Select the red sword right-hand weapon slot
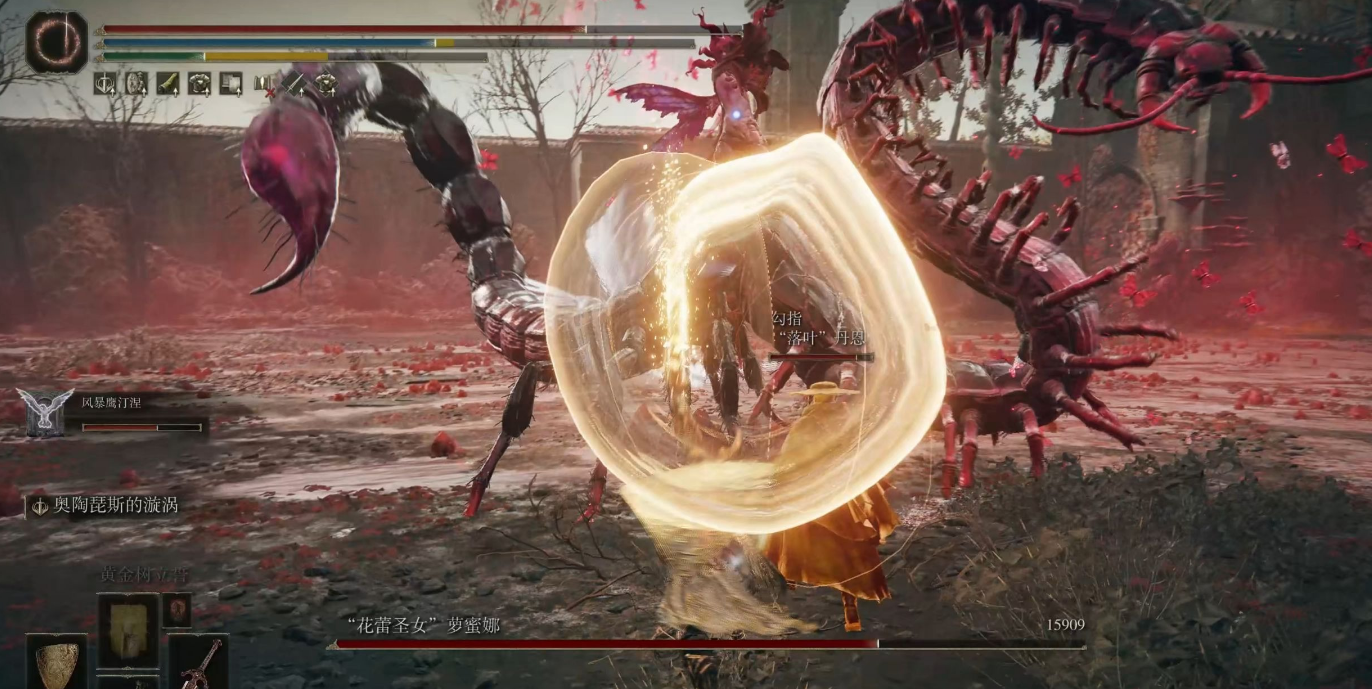The height and width of the screenshot is (689, 1372). [x=199, y=663]
